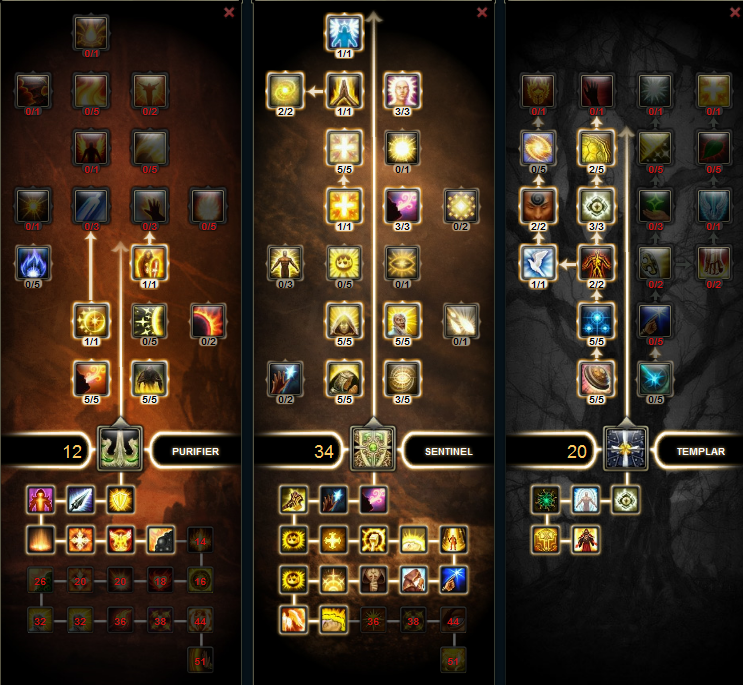Image resolution: width=743 pixels, height=685 pixels.
Task: Click the praying hands talent icon
Action: coord(342,91)
